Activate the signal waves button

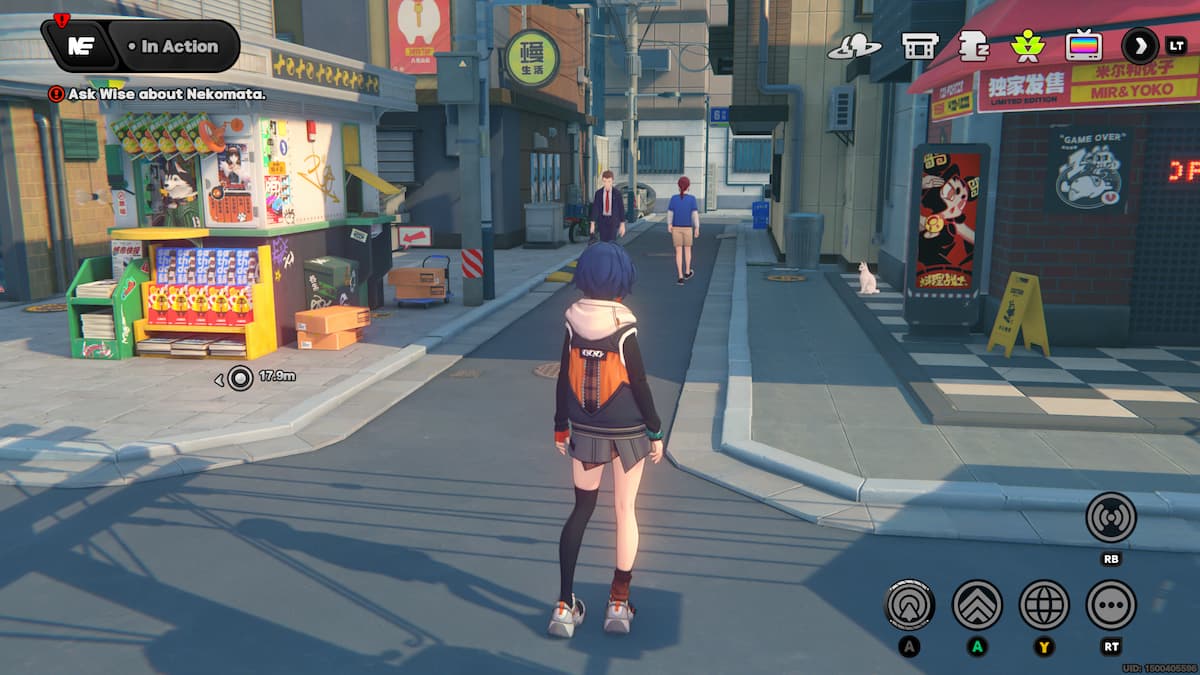(x=1111, y=517)
